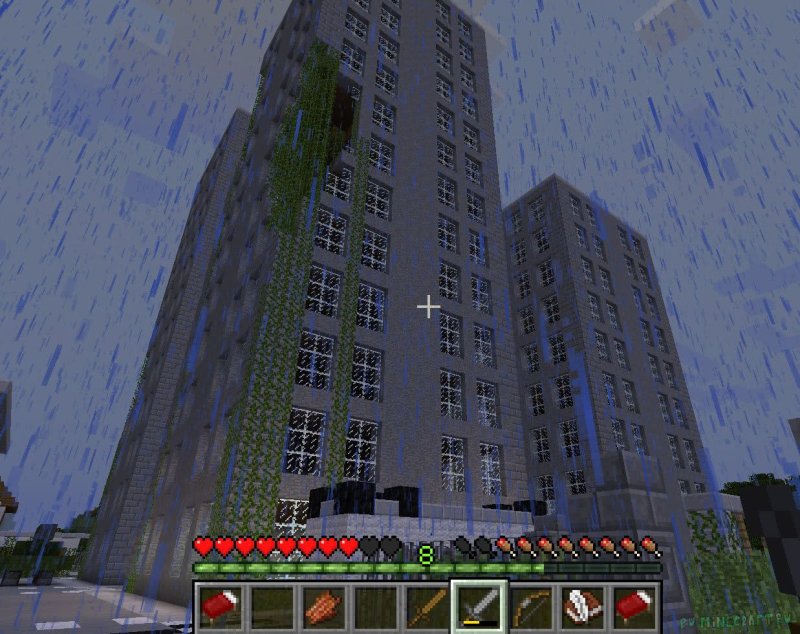Equip the bow from the hotbar
This screenshot has width=800, height=634.
(531, 606)
